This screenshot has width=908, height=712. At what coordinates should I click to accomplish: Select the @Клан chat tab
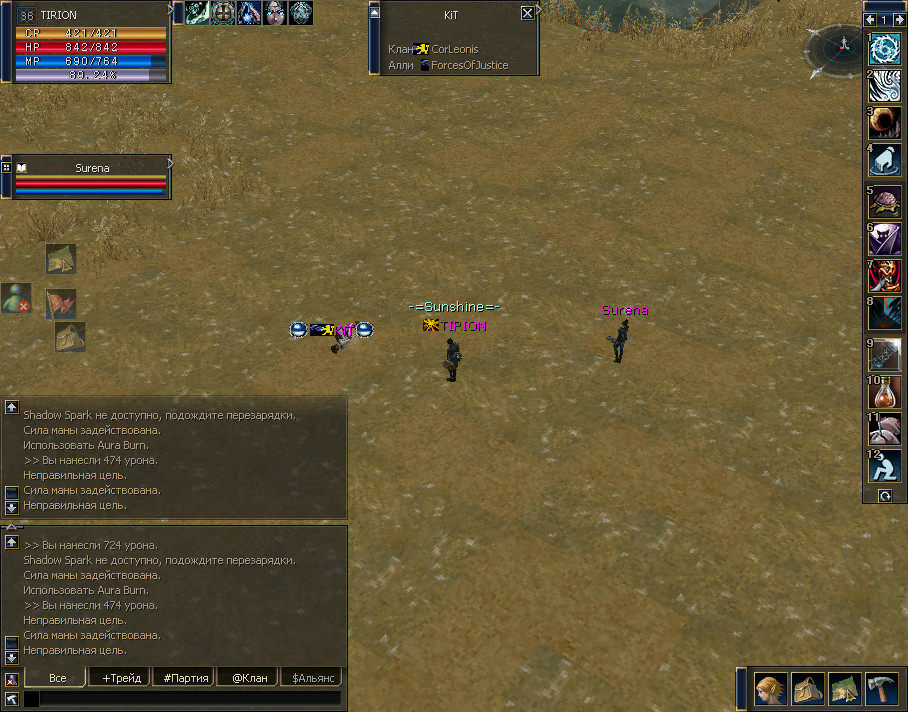click(x=249, y=678)
